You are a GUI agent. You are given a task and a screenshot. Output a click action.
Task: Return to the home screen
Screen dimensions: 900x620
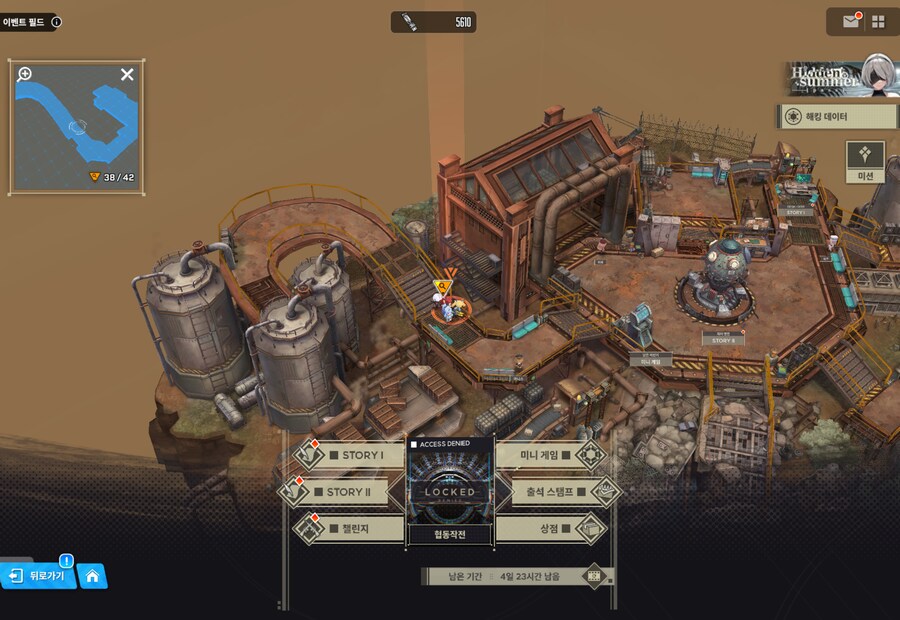[x=92, y=576]
